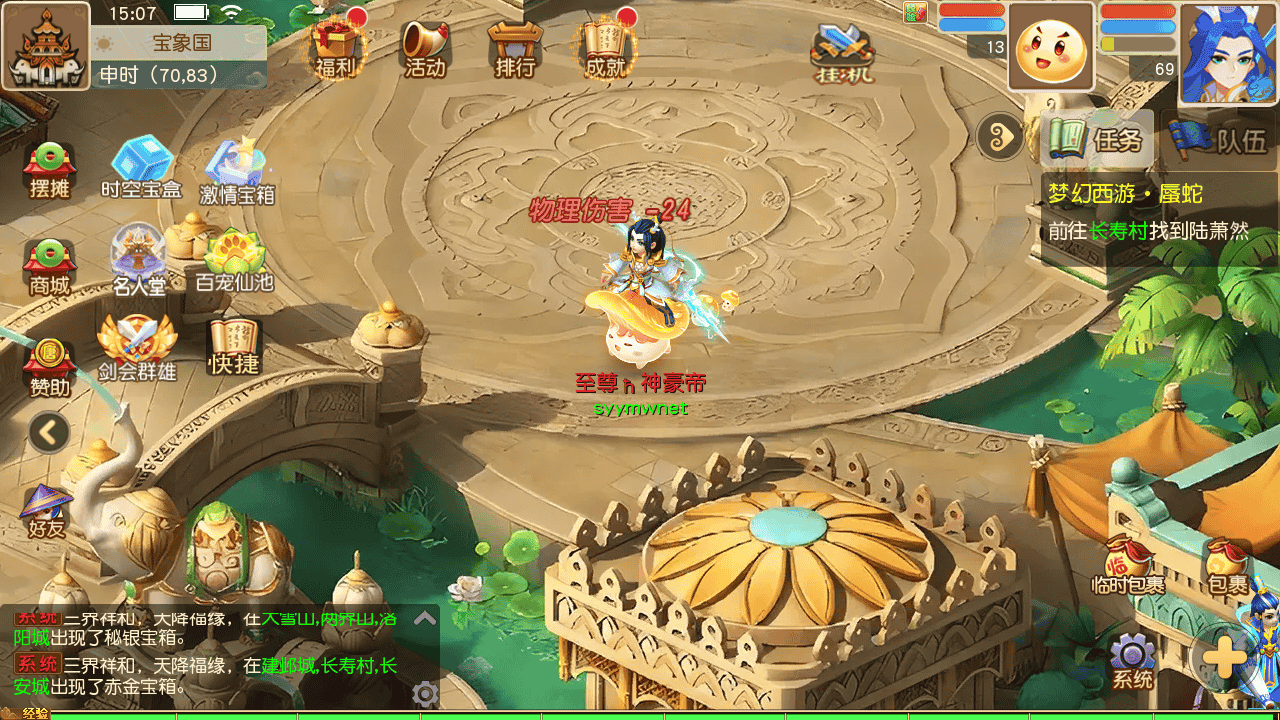This screenshot has width=1280, height=720.
Task: Open the 快捷 shortcuts scroll
Action: click(x=233, y=346)
